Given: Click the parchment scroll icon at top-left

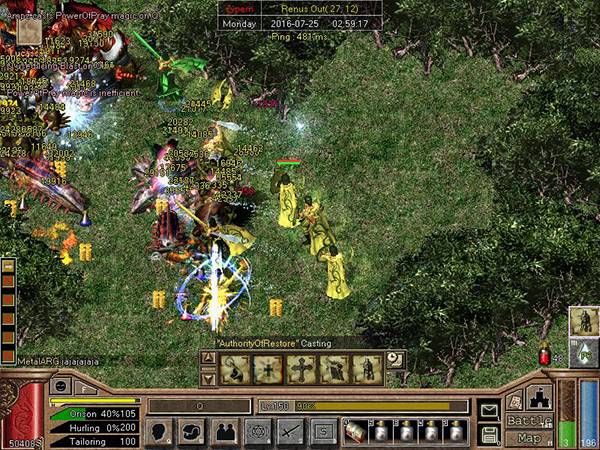Looking at the screenshot, I should [x=27, y=30].
